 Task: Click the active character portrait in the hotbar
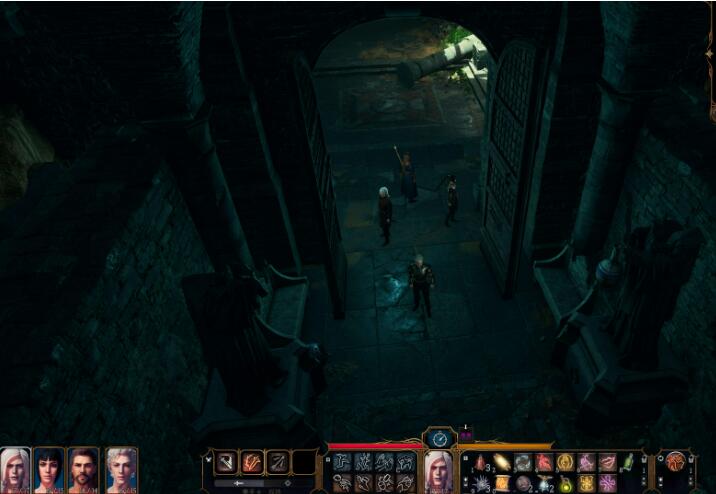(x=438, y=468)
